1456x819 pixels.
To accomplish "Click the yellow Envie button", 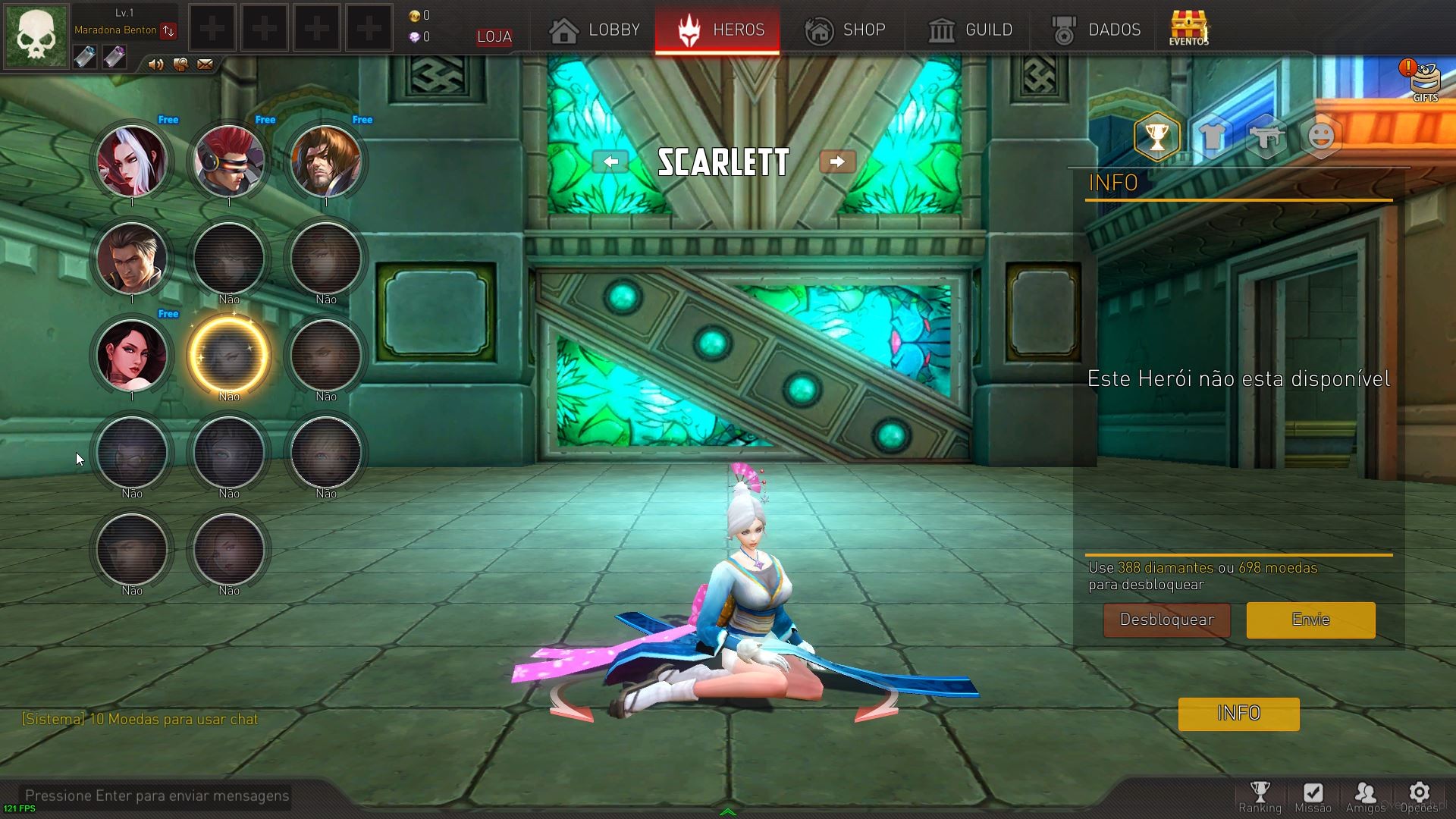I will pyautogui.click(x=1310, y=620).
